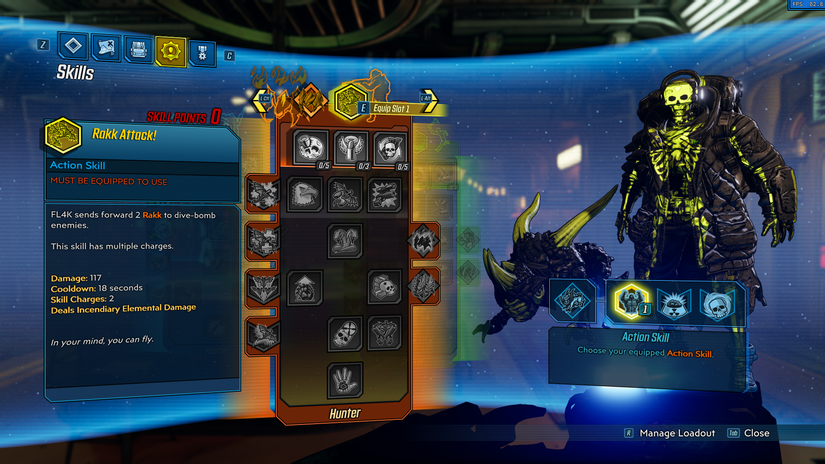Switch to the inventory backpack tab
The height and width of the screenshot is (464, 825).
[138, 47]
